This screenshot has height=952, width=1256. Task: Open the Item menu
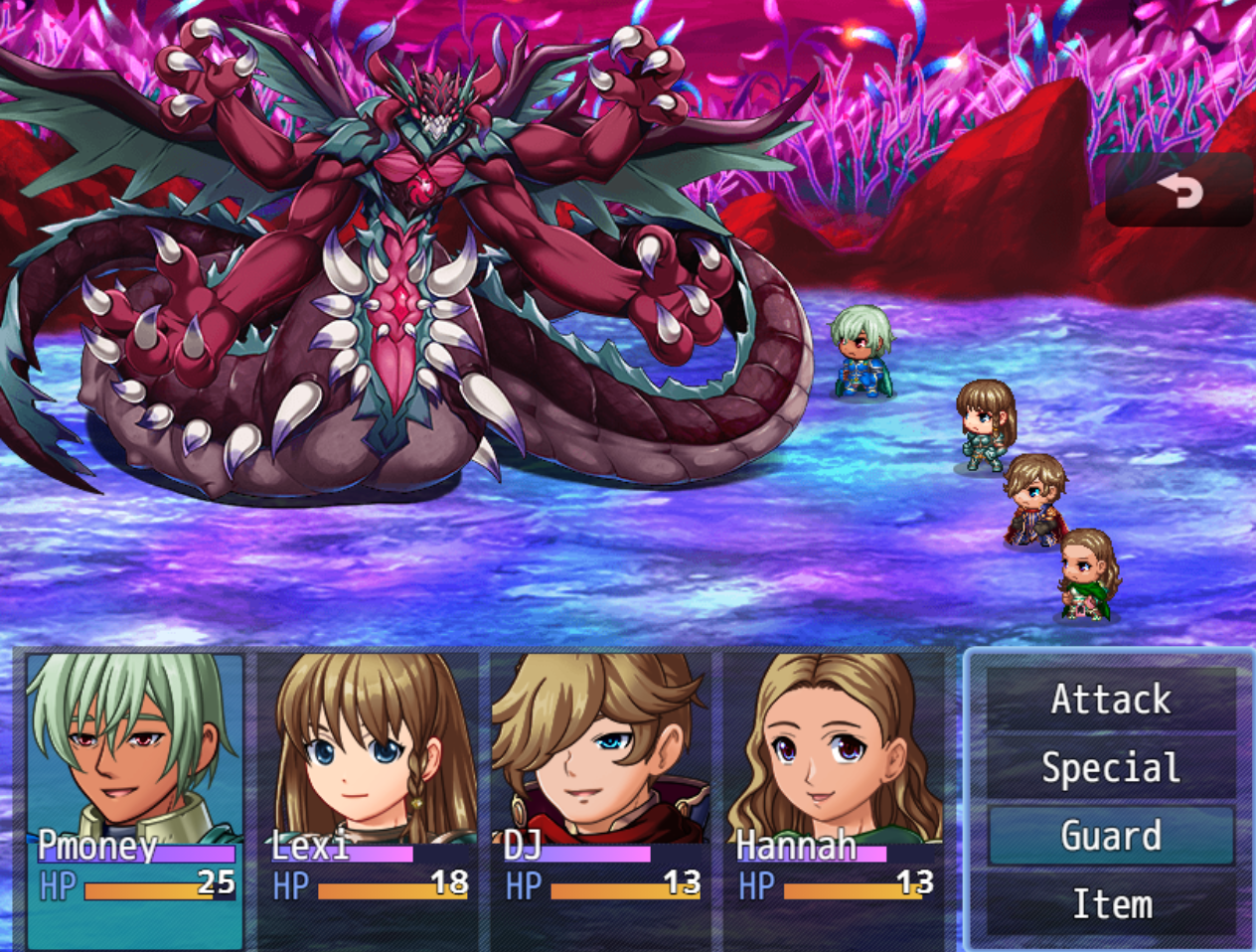[1111, 904]
